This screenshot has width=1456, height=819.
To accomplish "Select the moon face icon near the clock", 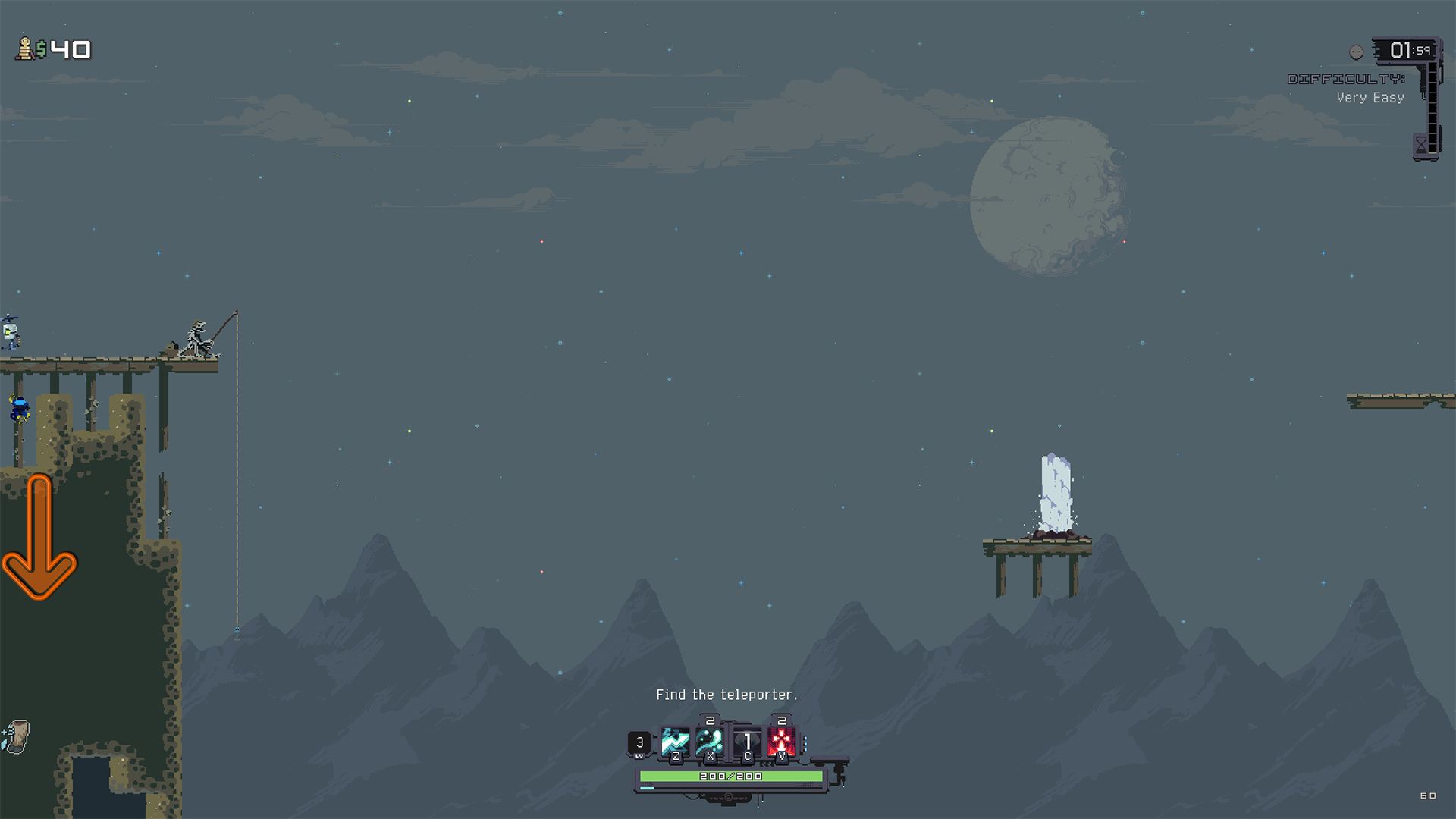I will tap(1355, 52).
